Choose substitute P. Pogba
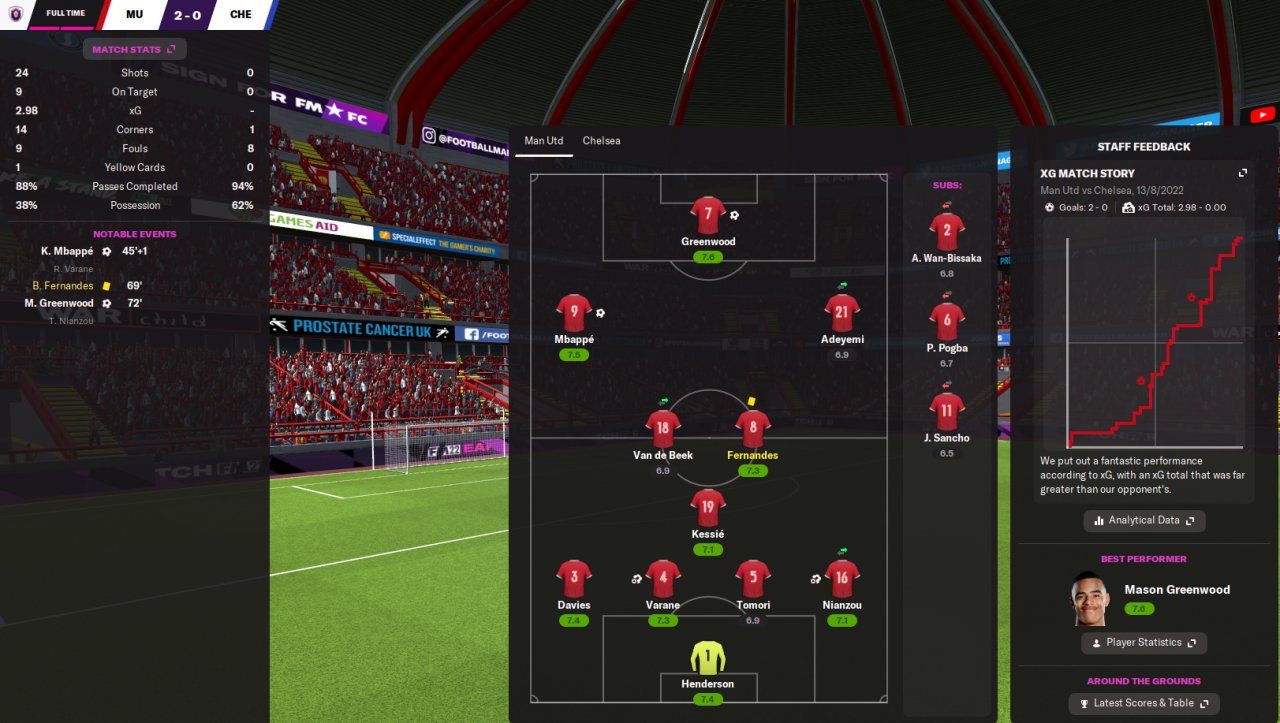Viewport: 1280px width, 723px height. coord(946,322)
